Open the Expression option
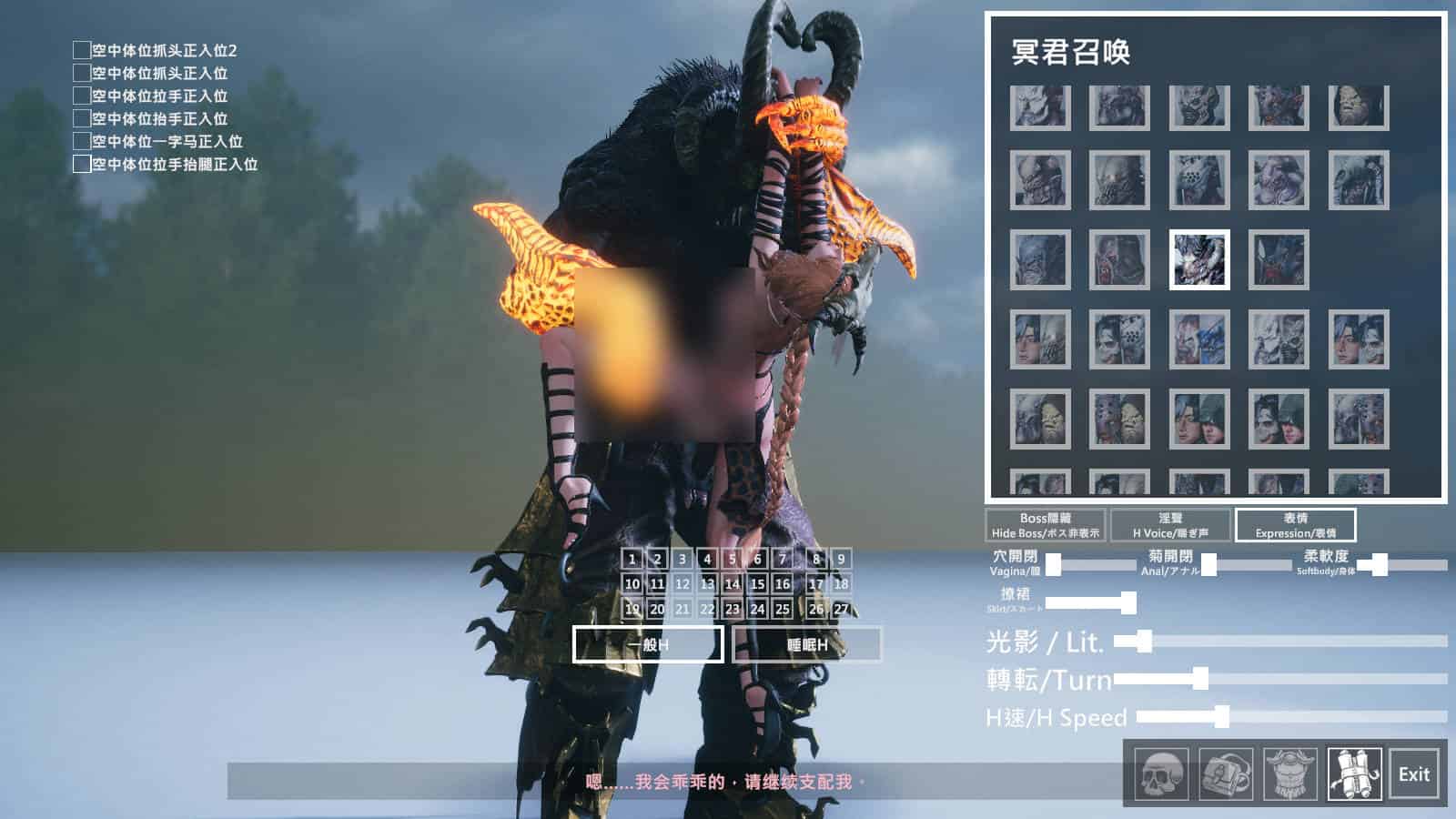 click(1295, 525)
